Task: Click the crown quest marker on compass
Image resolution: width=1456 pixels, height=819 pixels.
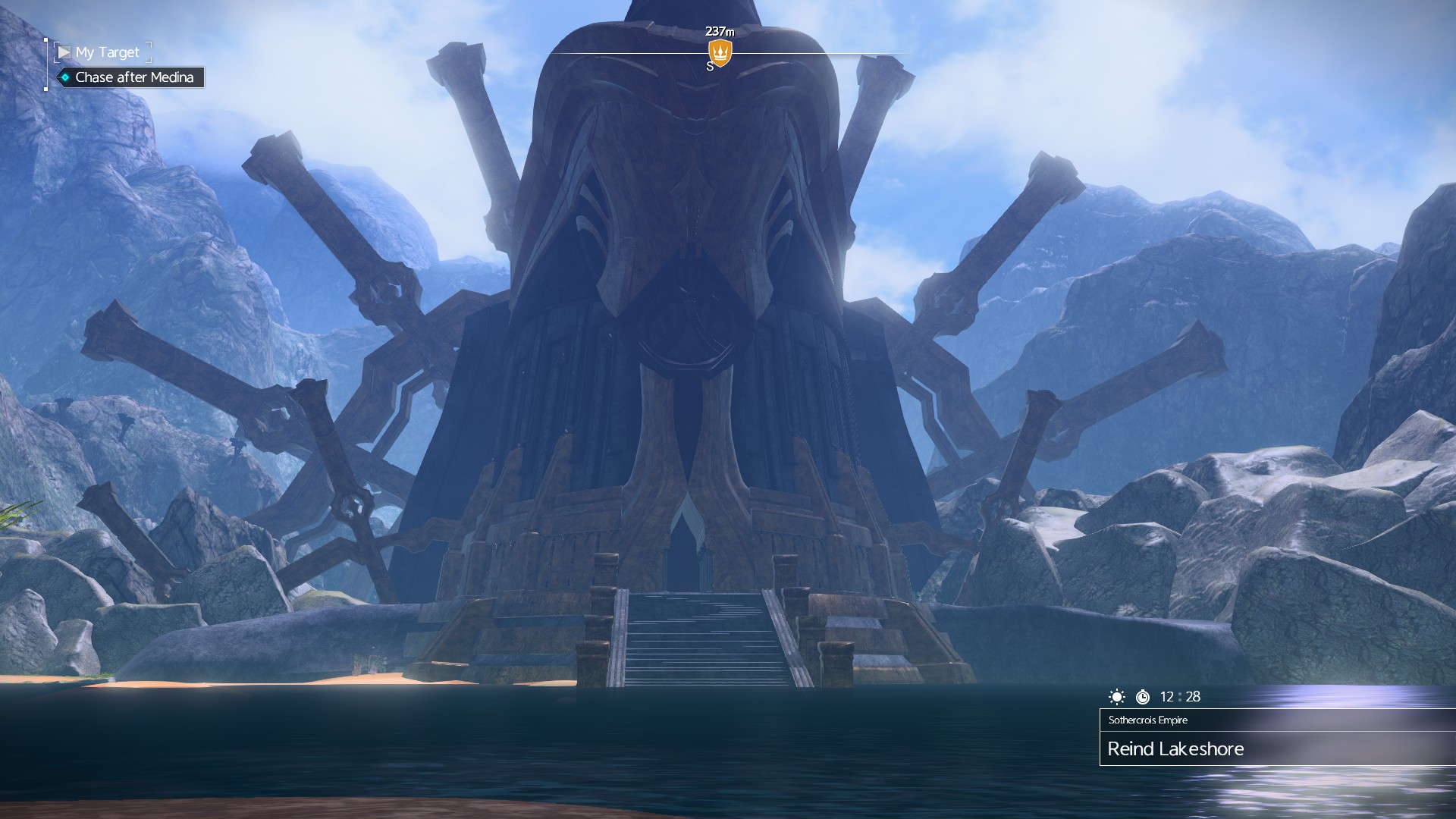Action: 720,52
